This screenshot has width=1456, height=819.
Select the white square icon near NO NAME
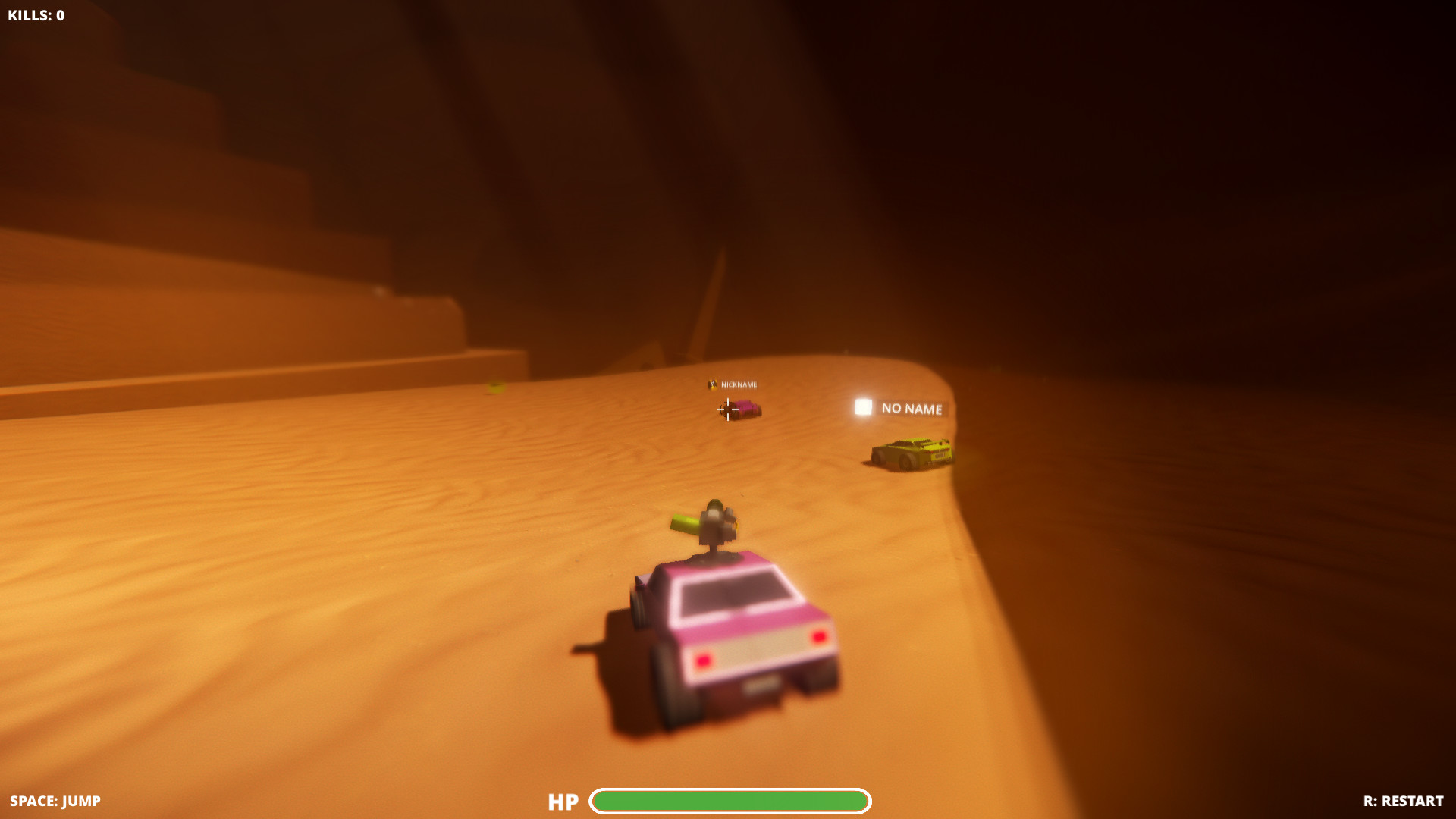[x=863, y=408]
